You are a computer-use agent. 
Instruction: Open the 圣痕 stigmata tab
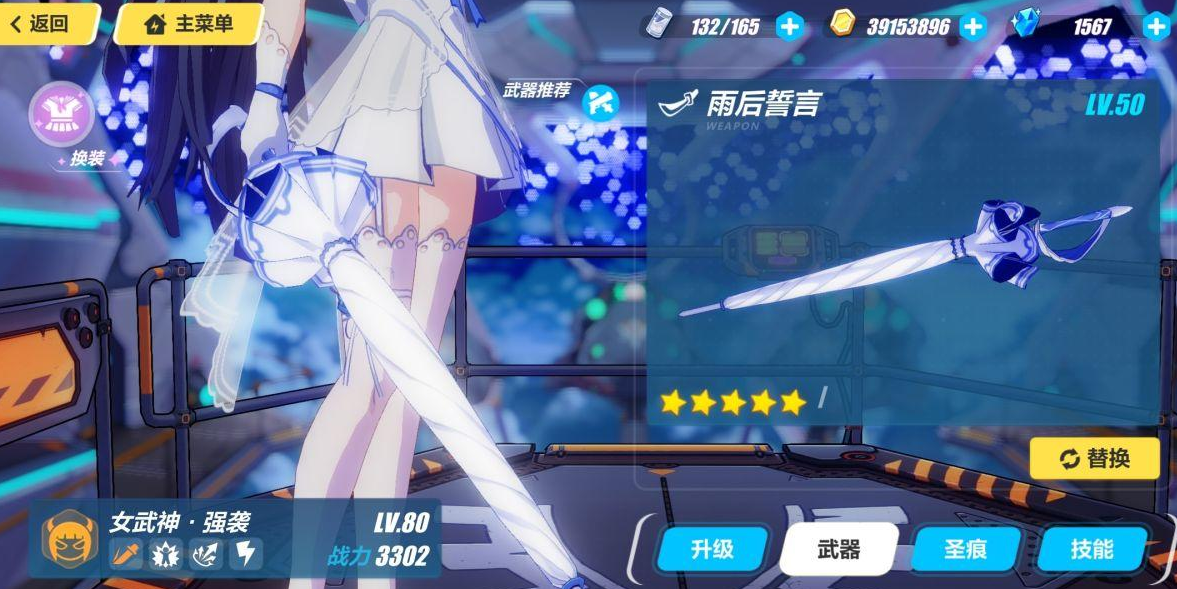[x=966, y=549]
